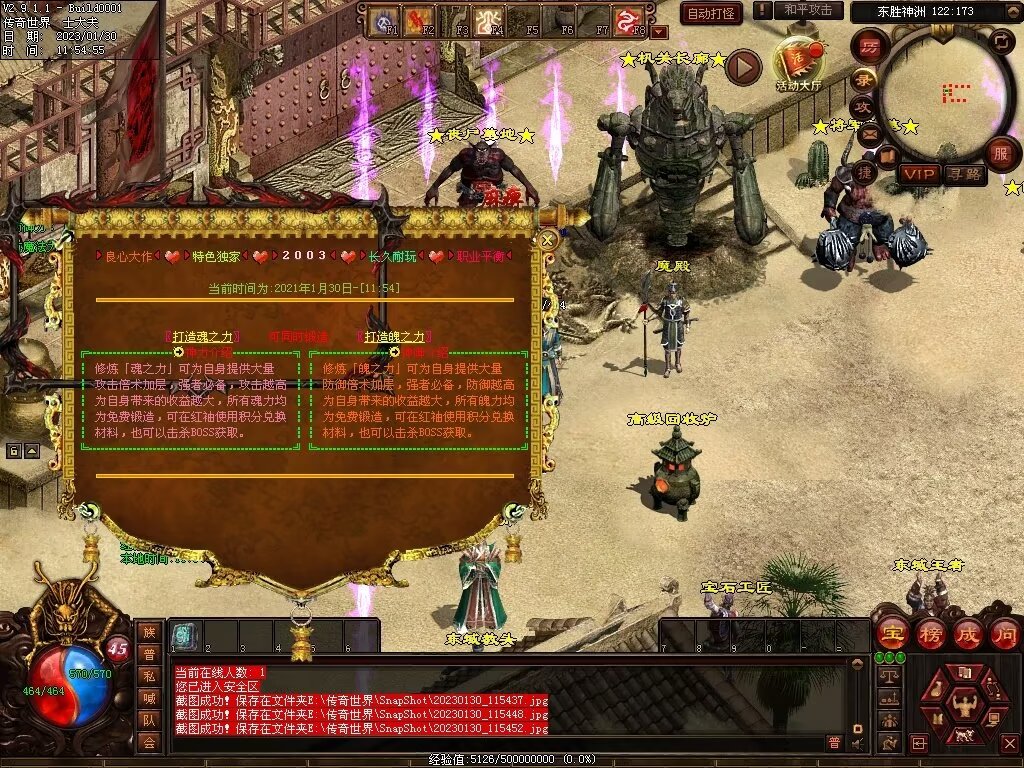
Task: Select the rune skill in hotbar slot 1
Action: [184, 636]
